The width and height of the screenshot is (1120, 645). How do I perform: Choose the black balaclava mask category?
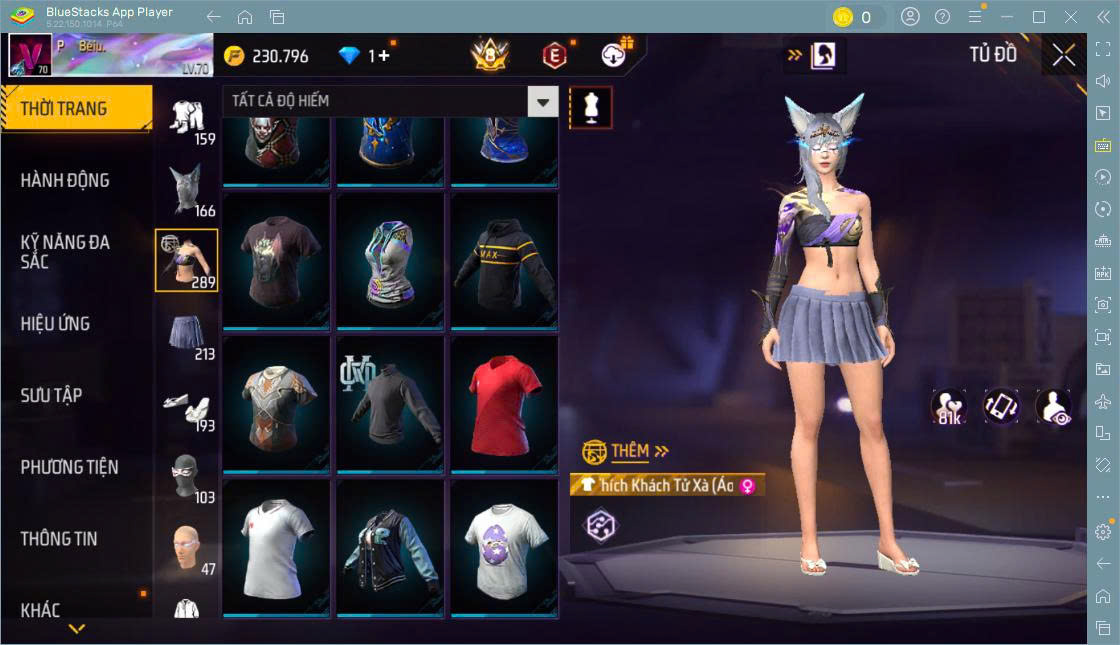[x=187, y=477]
